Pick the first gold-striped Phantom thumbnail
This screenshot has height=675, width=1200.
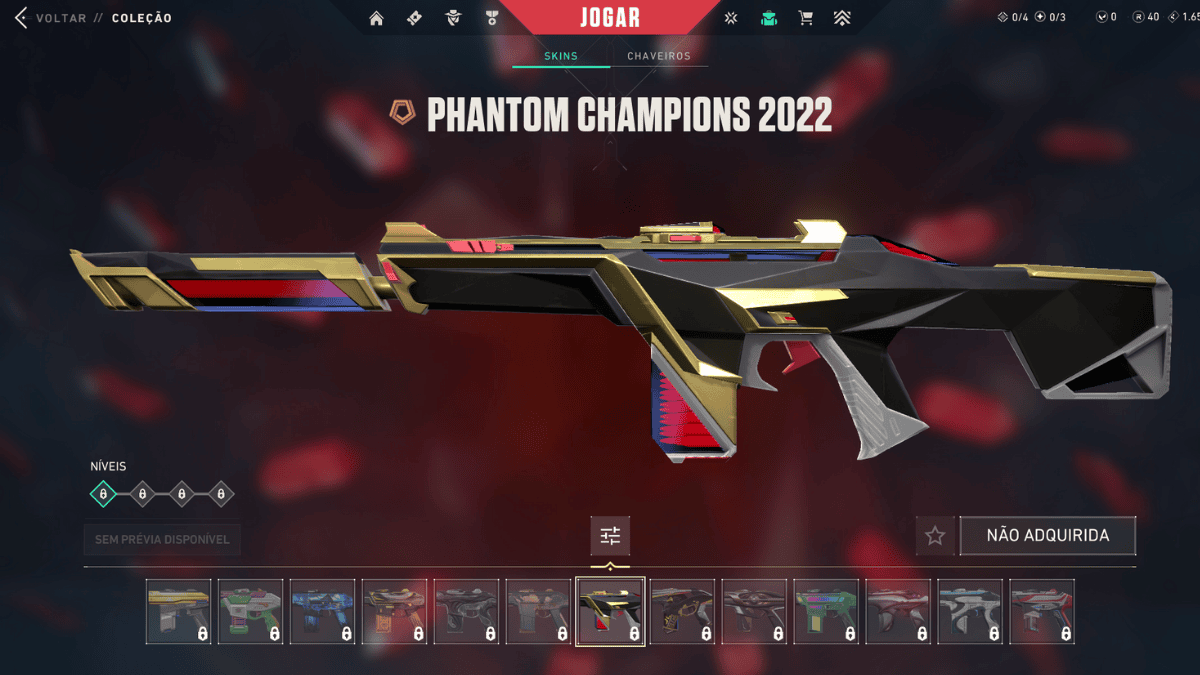pos(179,611)
